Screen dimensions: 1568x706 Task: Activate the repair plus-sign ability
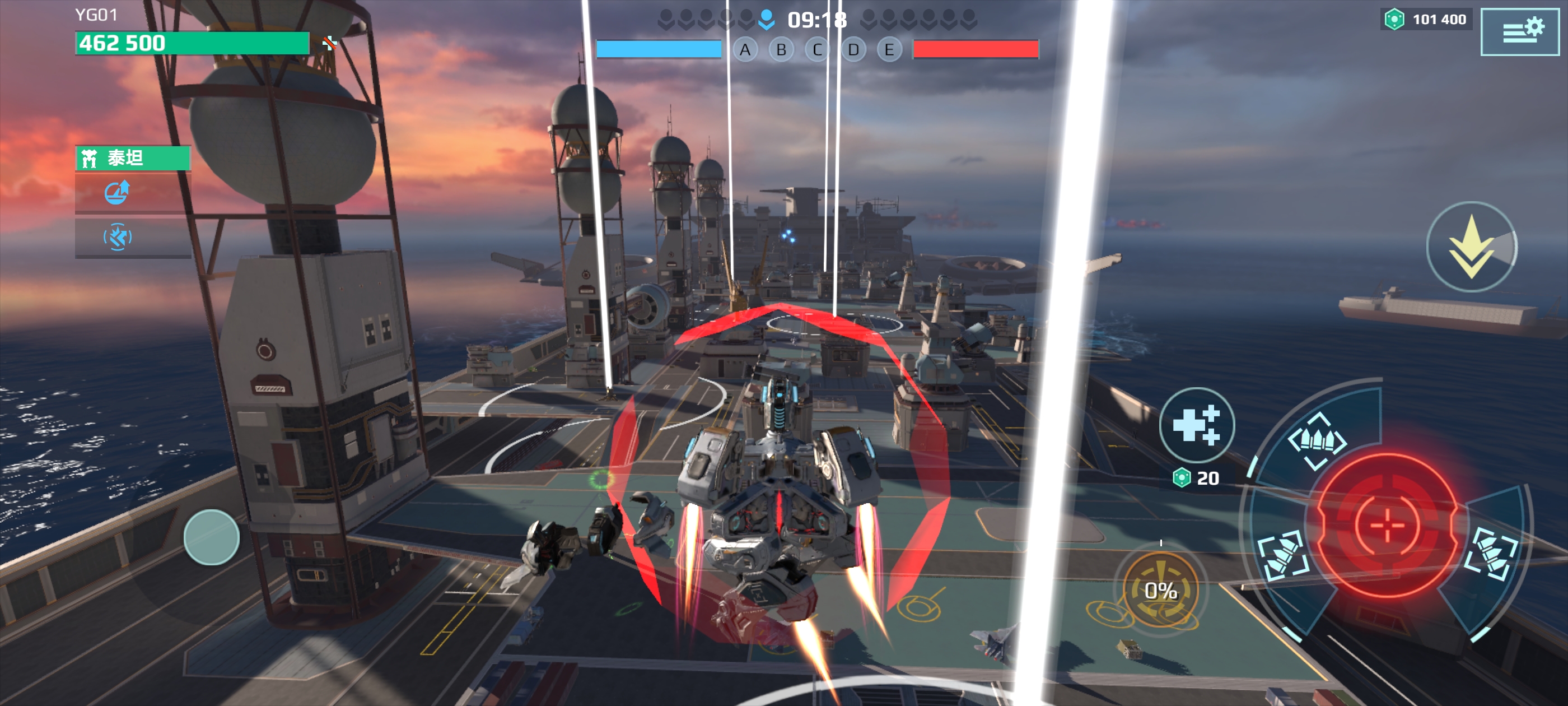point(1197,425)
